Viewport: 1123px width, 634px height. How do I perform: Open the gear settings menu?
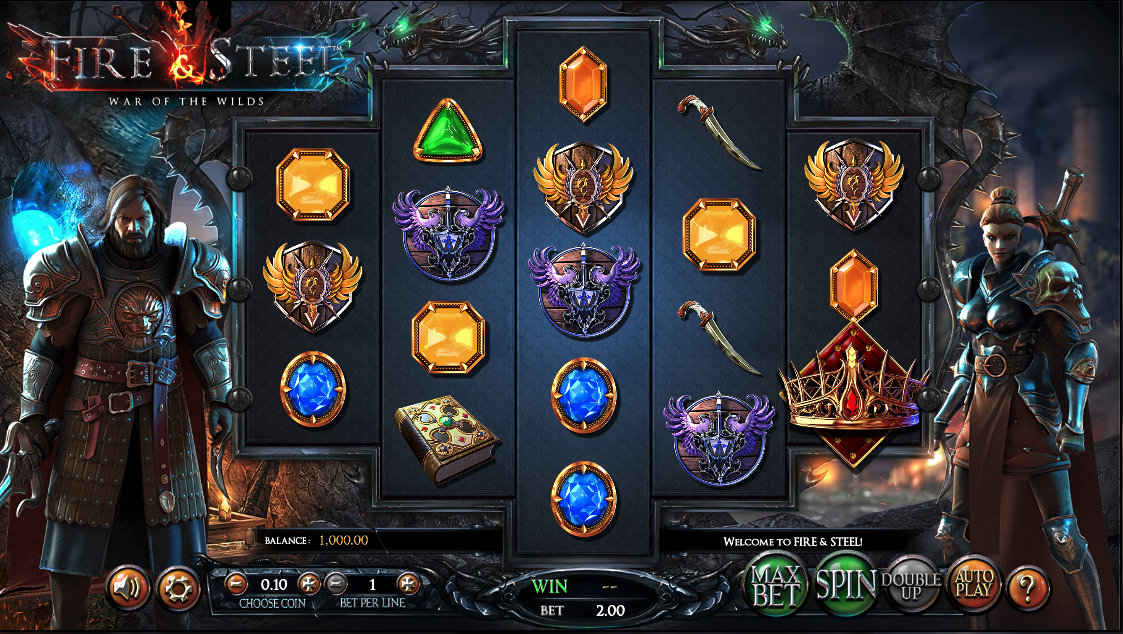click(180, 588)
